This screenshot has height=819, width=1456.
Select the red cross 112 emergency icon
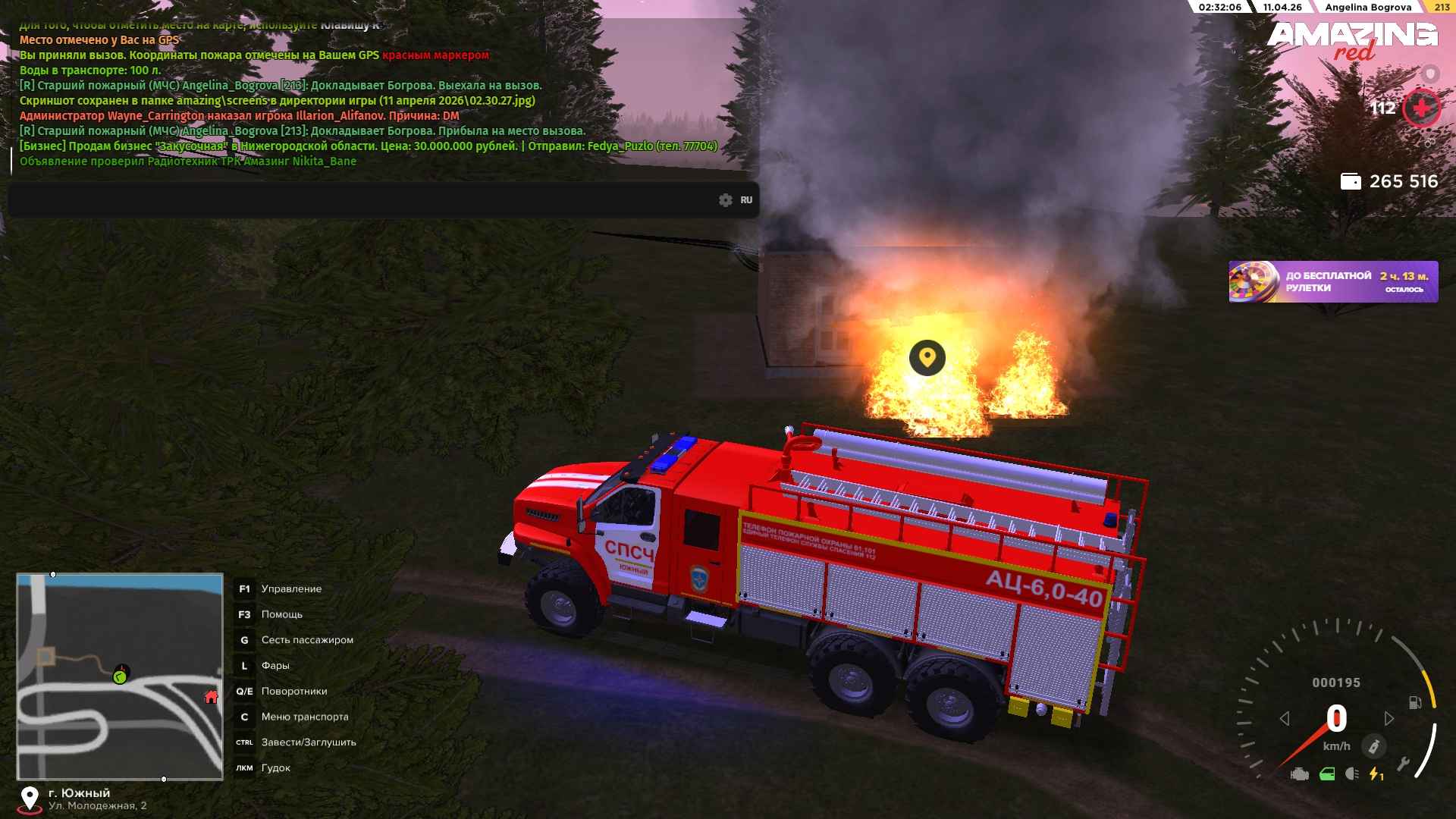click(1420, 109)
